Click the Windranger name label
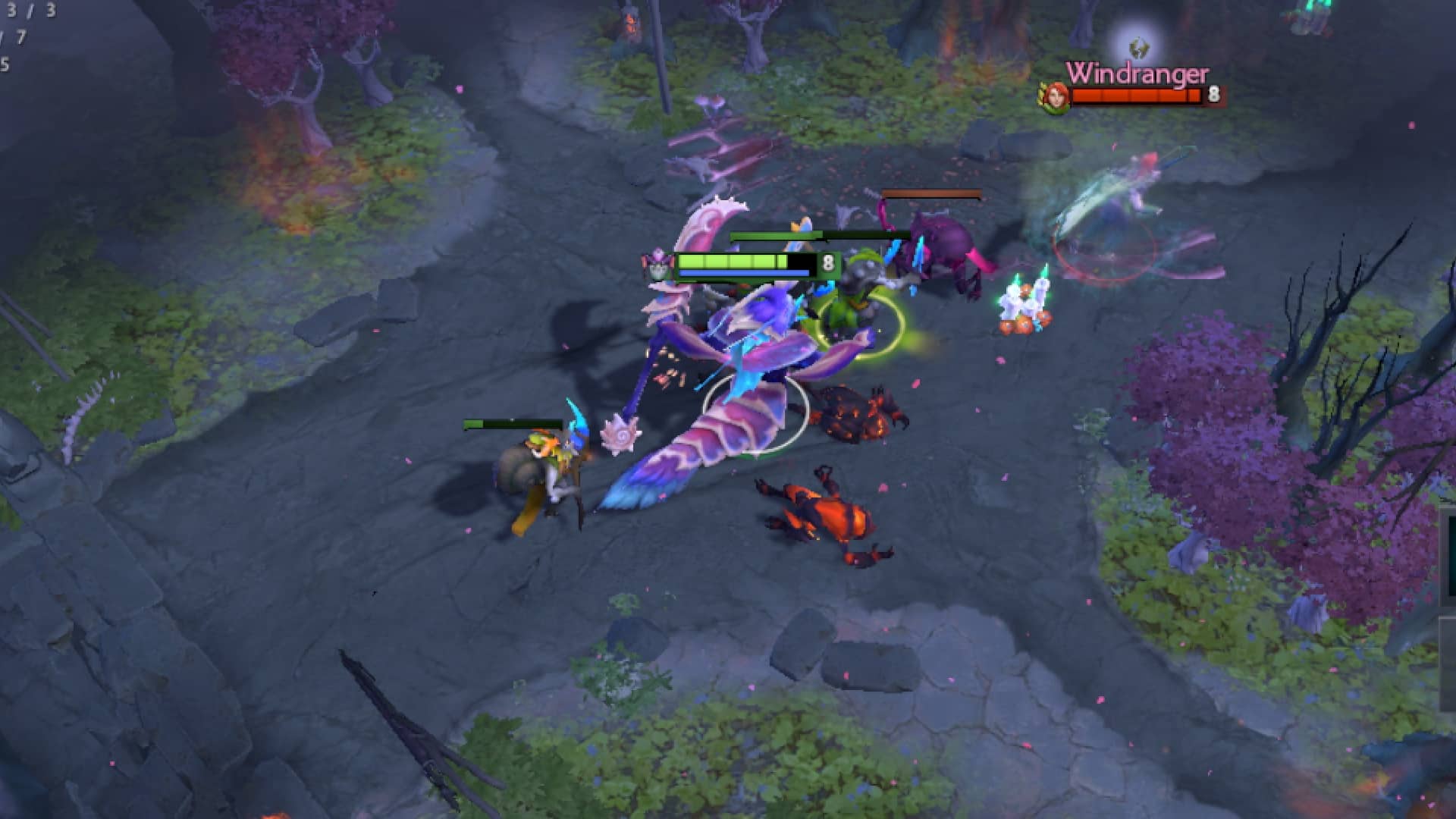The width and height of the screenshot is (1456, 819). pos(1136,74)
